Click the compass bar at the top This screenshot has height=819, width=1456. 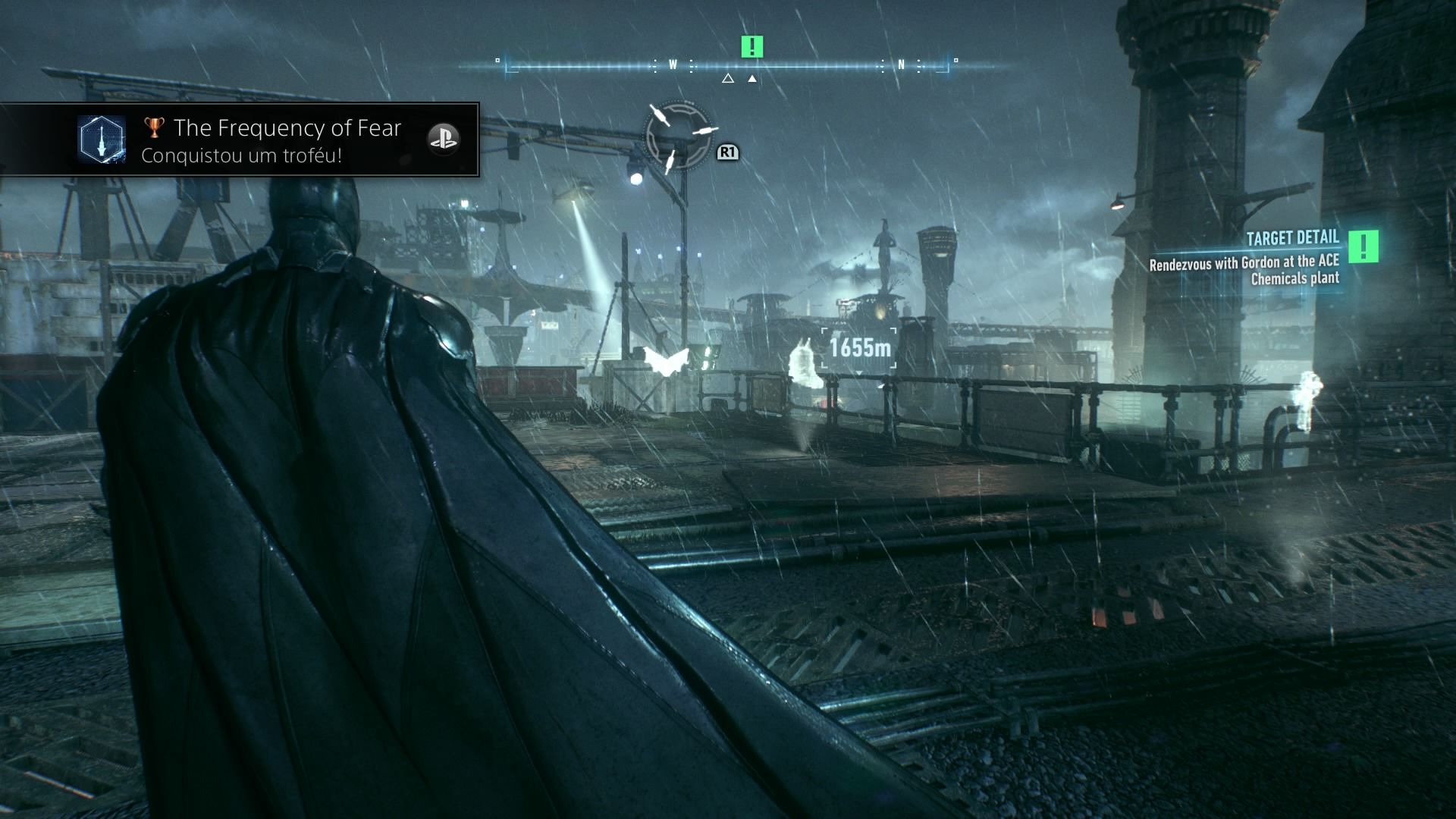click(726, 66)
